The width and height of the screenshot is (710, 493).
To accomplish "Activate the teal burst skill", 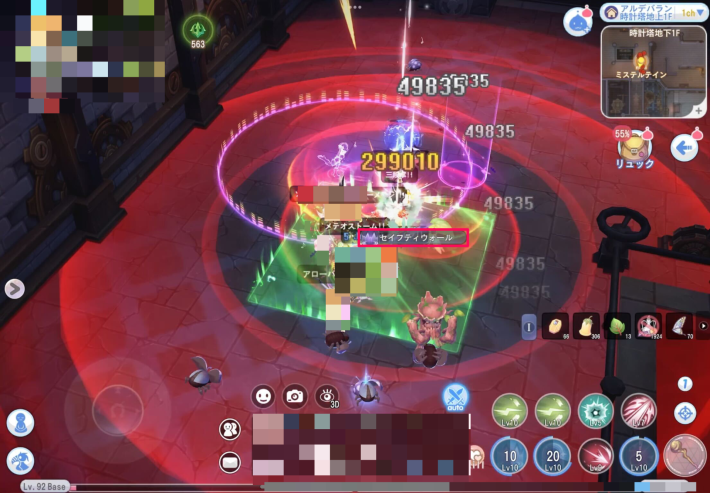I will point(596,411).
